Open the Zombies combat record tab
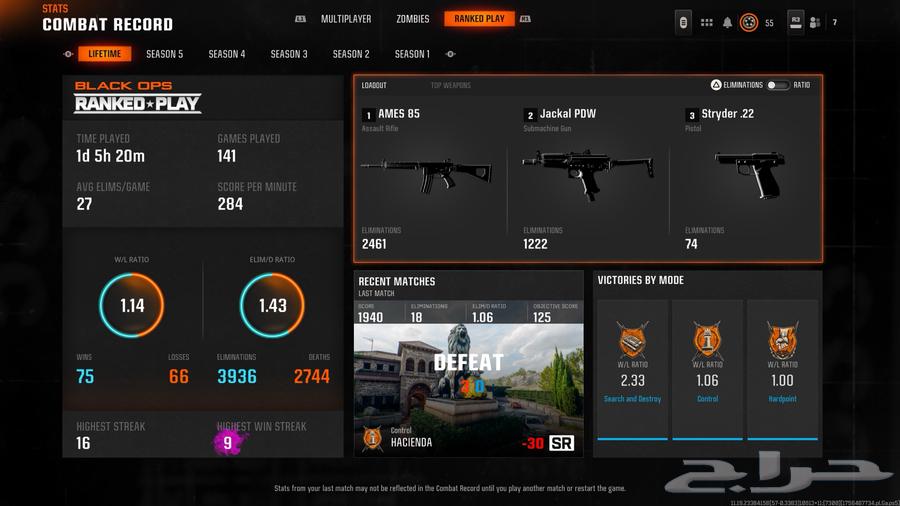Screen dimensions: 900x506 412,19
